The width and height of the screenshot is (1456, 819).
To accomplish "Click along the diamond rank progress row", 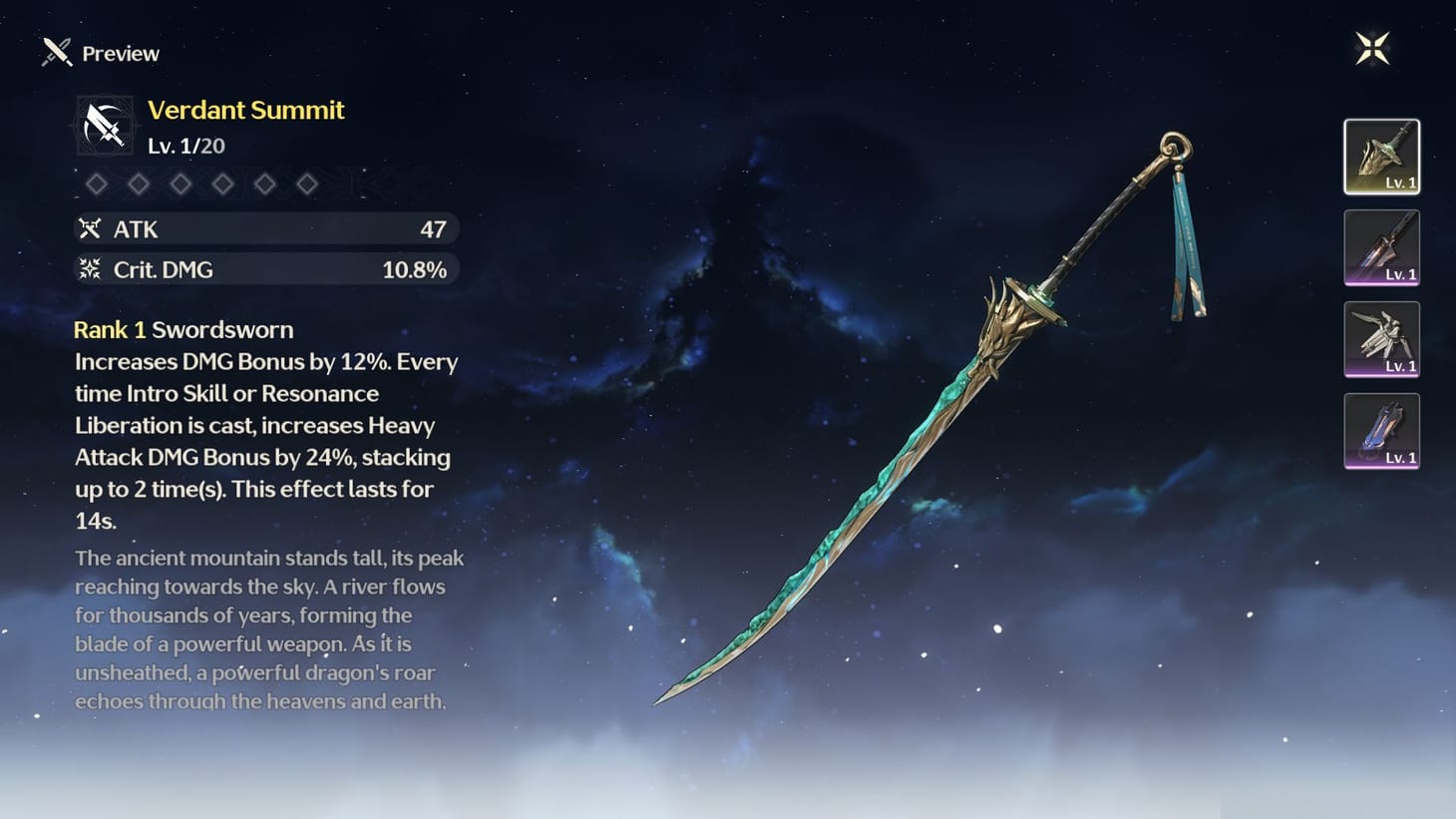I will [199, 184].
